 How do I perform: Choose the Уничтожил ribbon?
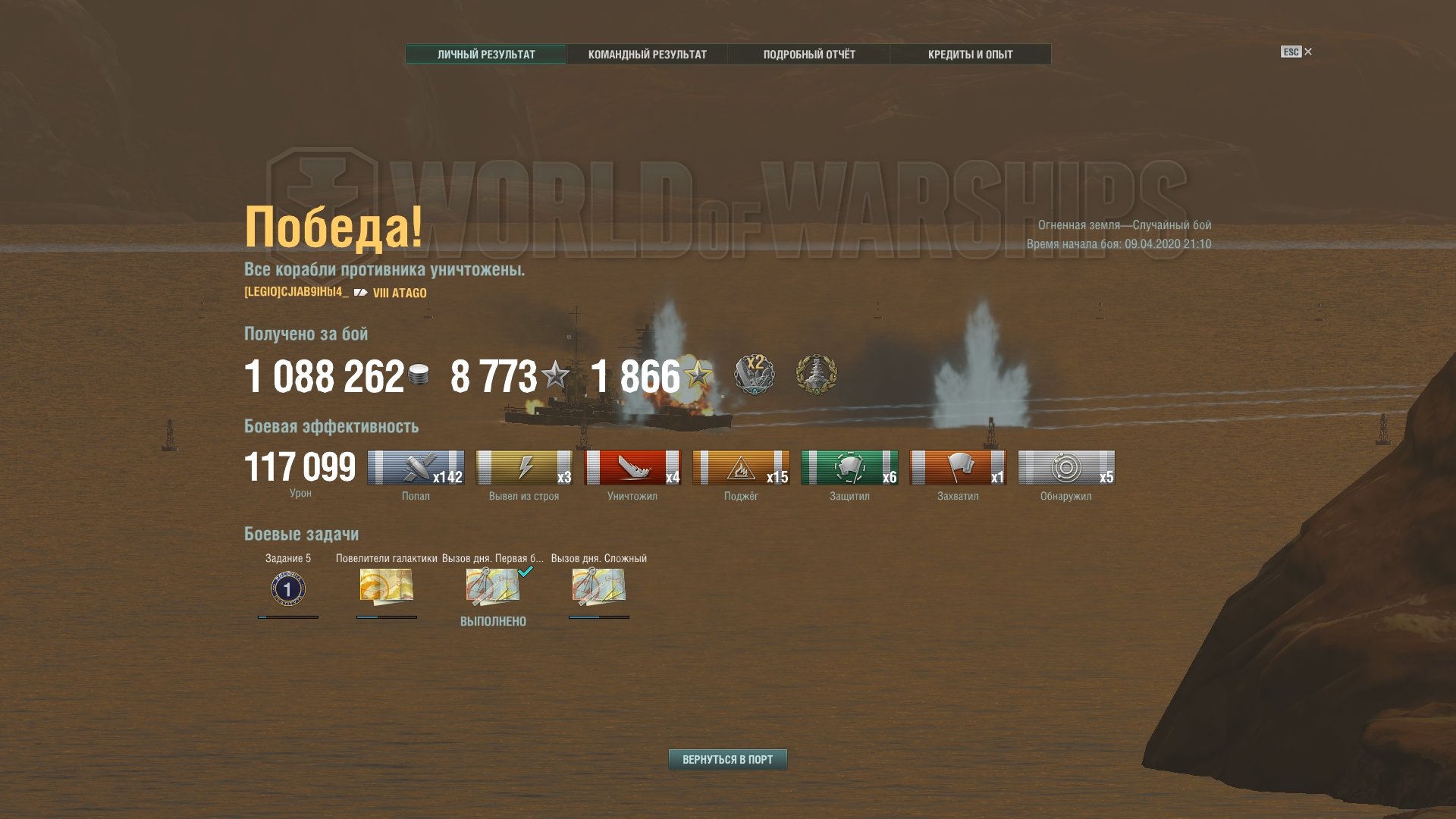point(632,468)
